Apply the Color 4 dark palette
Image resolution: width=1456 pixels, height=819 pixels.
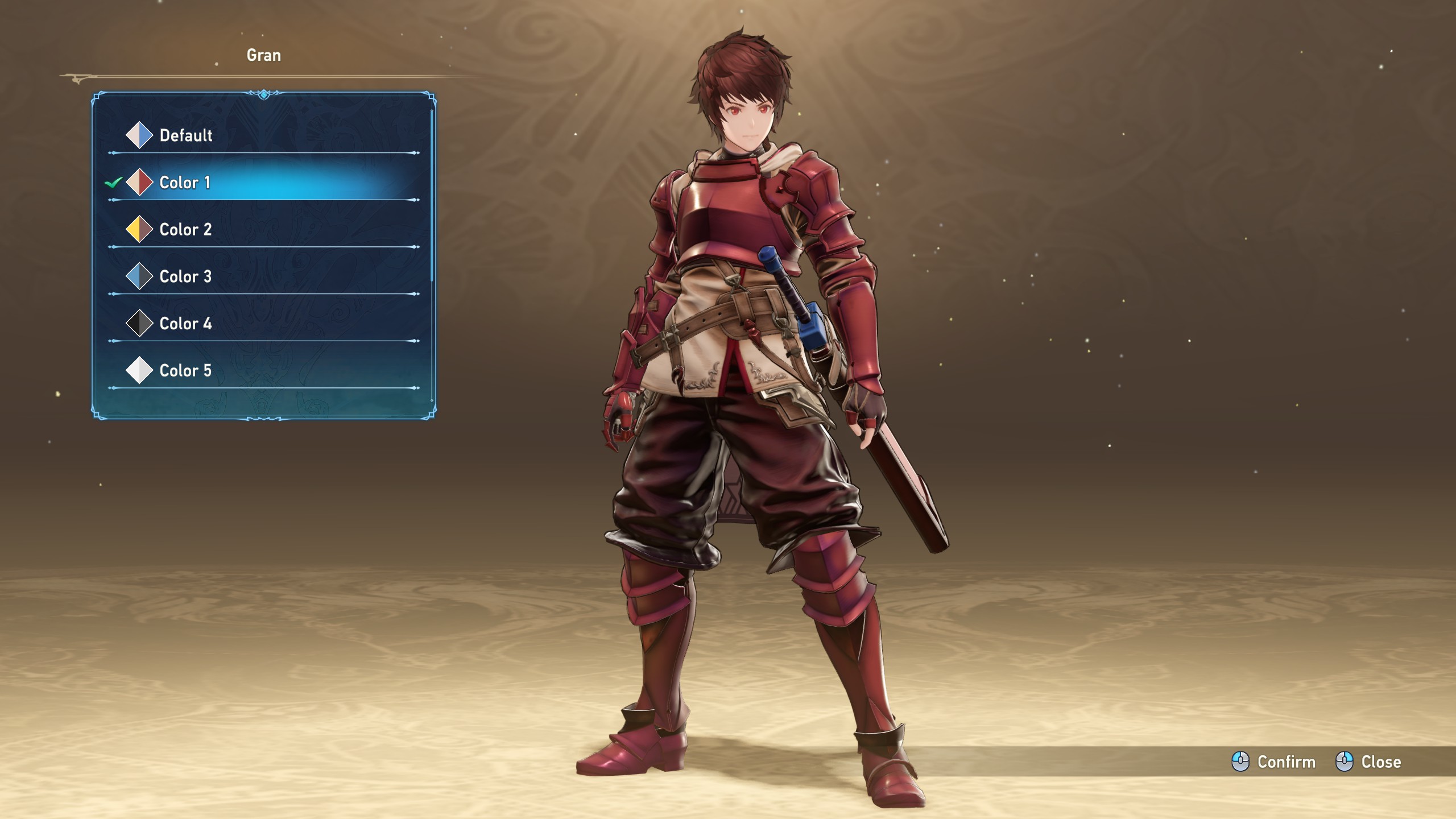[185, 324]
